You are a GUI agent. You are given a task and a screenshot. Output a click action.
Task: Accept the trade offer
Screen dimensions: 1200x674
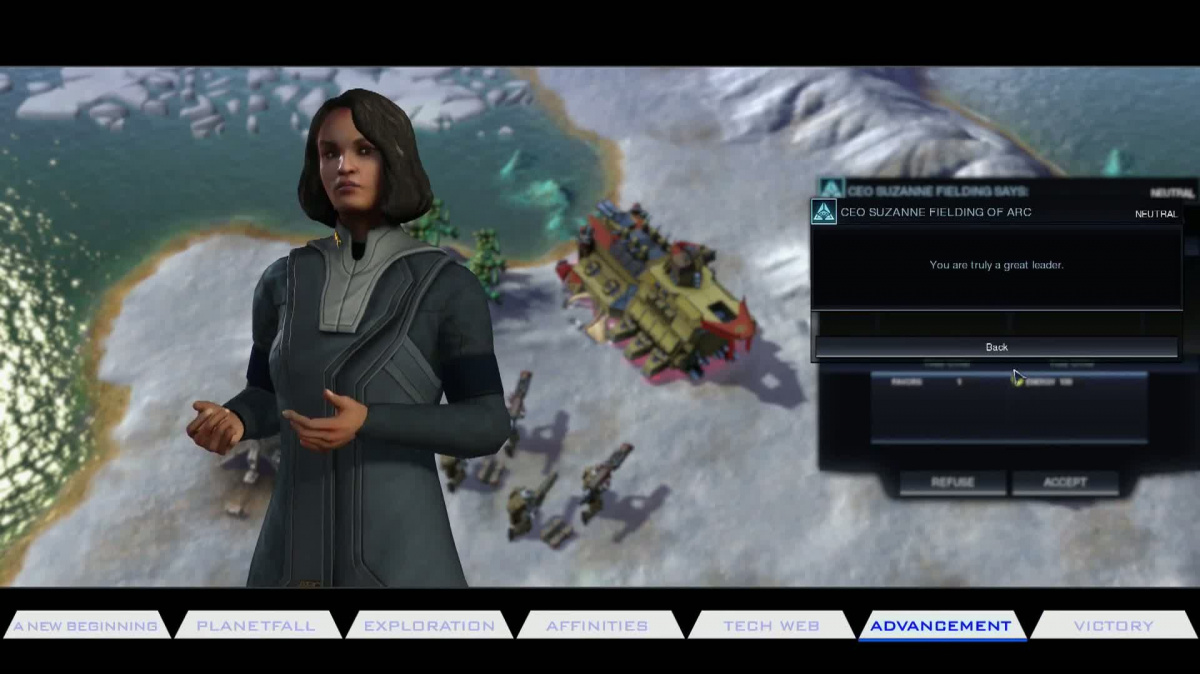pyautogui.click(x=1065, y=482)
